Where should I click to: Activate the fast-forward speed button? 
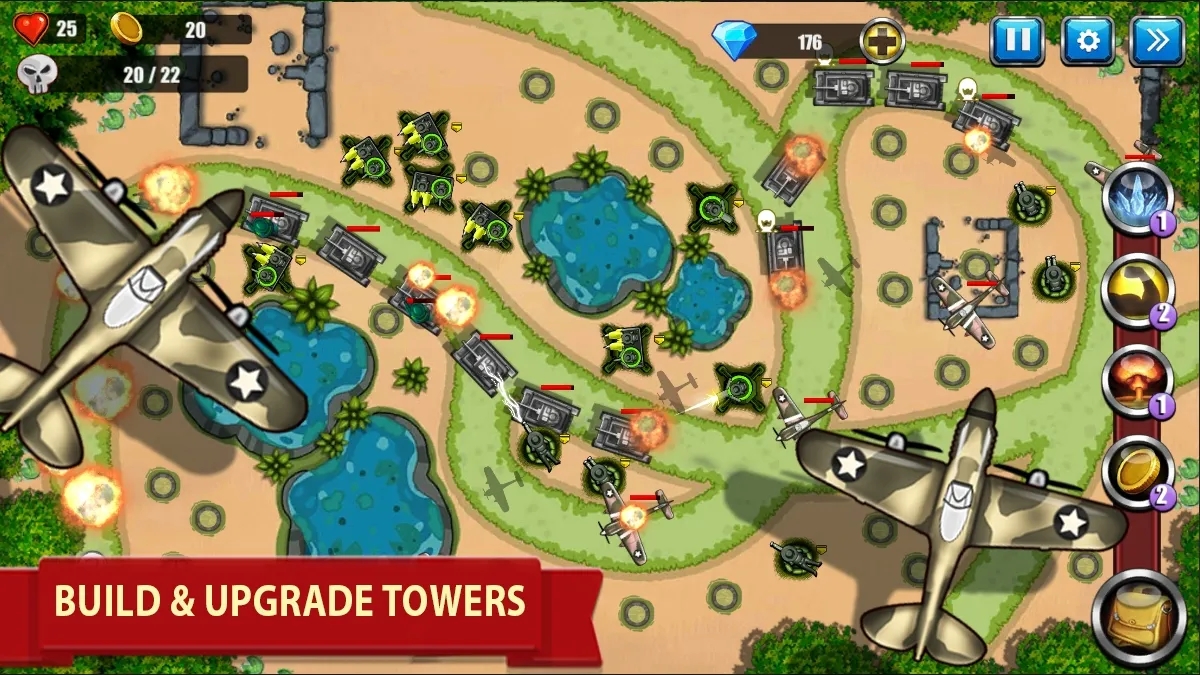[x=1156, y=41]
